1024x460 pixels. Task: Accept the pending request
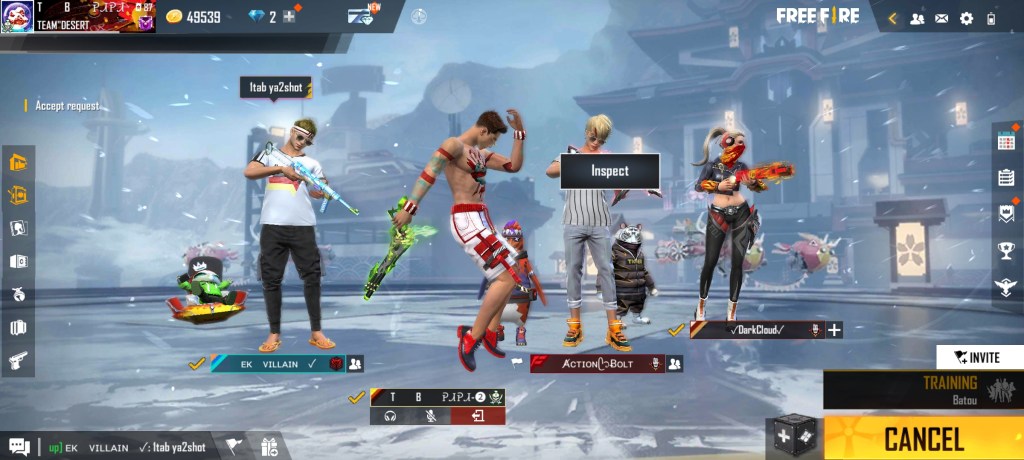(66, 105)
